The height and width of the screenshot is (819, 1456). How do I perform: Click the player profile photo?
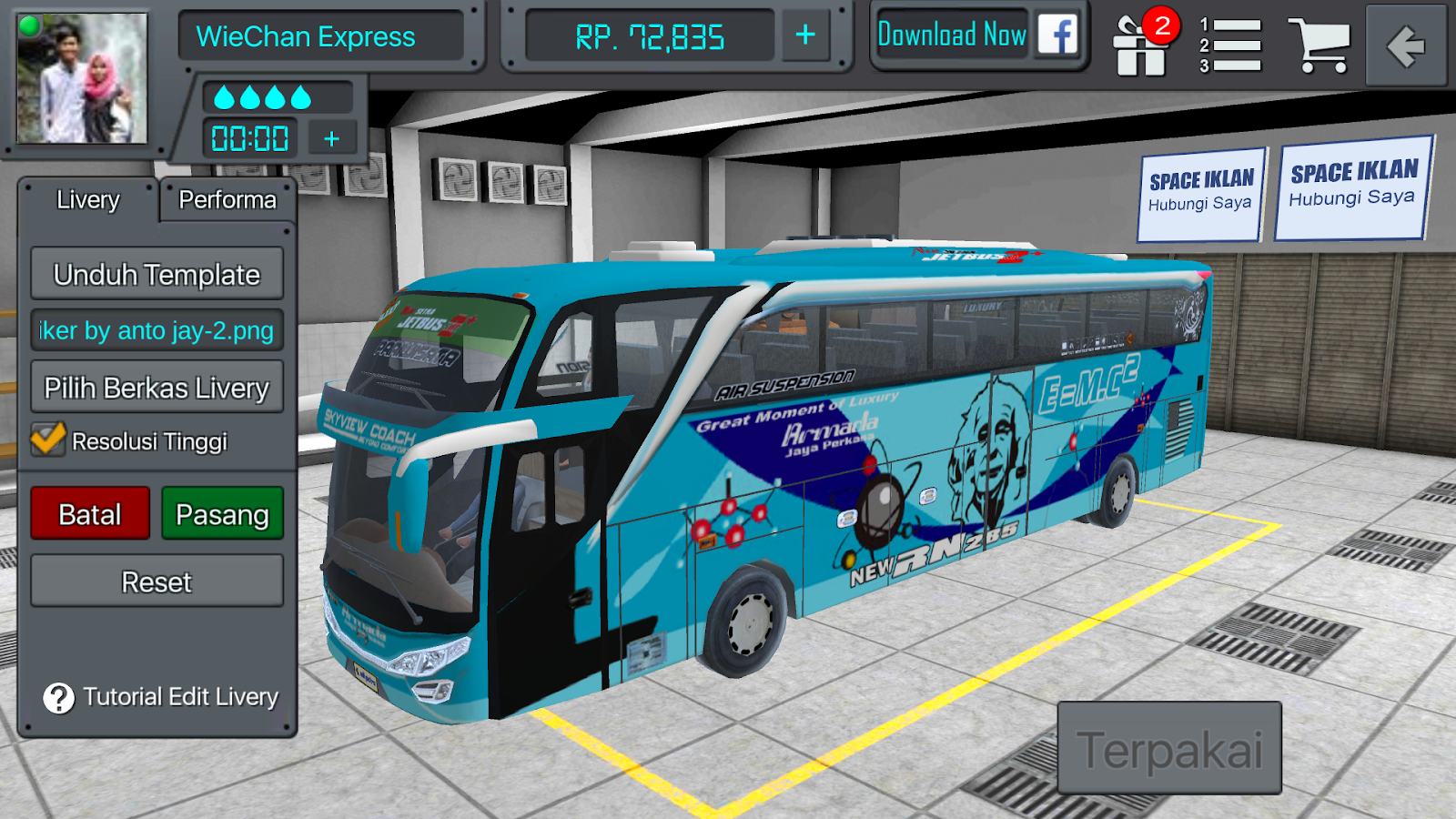pos(80,80)
